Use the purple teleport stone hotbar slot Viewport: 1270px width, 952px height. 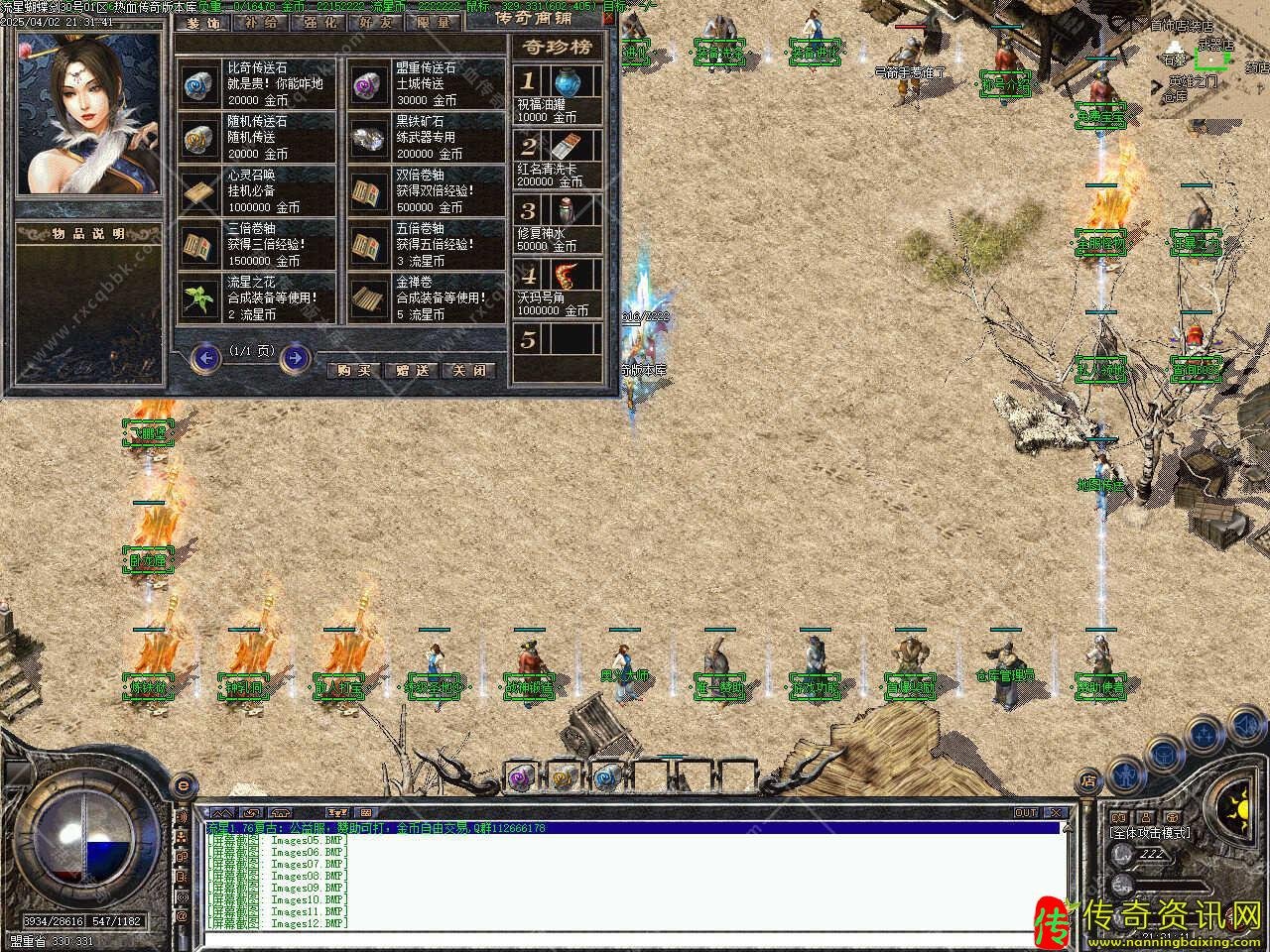(522, 777)
